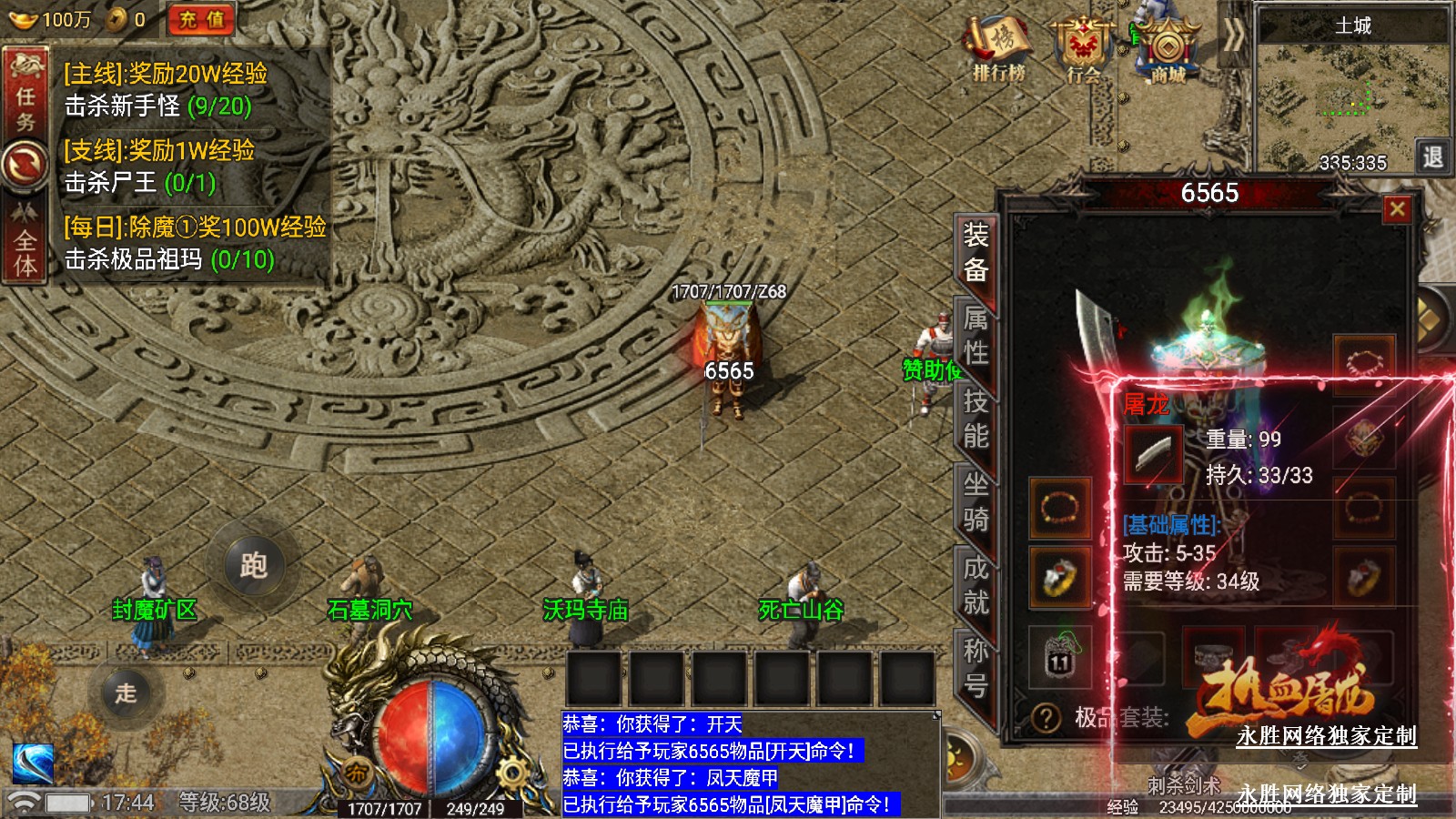Image resolution: width=1456 pixels, height=819 pixels.
Task: Collapse the top icon bar with the double arrow
Action: [x=1233, y=36]
